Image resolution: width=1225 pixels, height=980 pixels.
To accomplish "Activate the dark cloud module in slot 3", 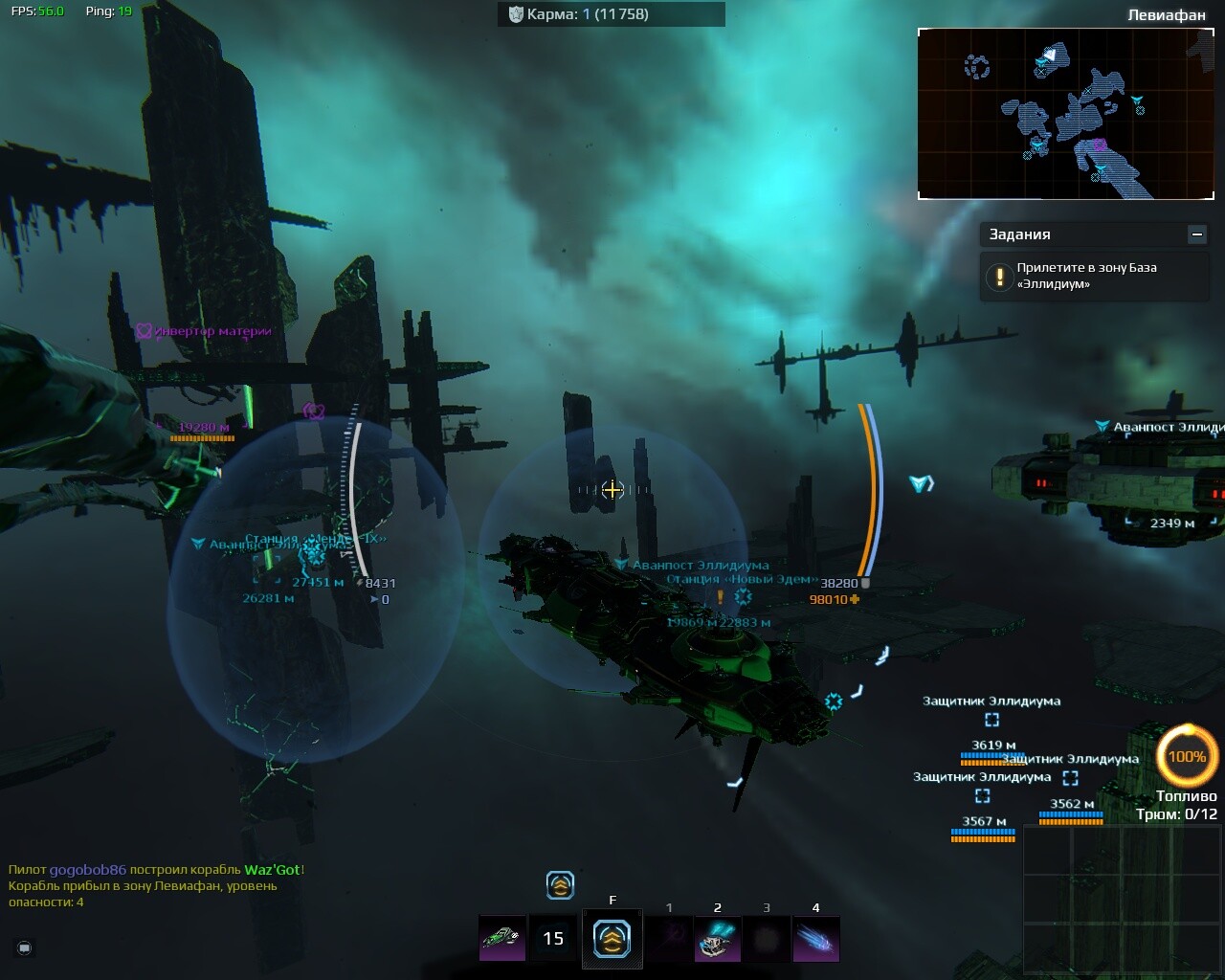I will click(767, 938).
